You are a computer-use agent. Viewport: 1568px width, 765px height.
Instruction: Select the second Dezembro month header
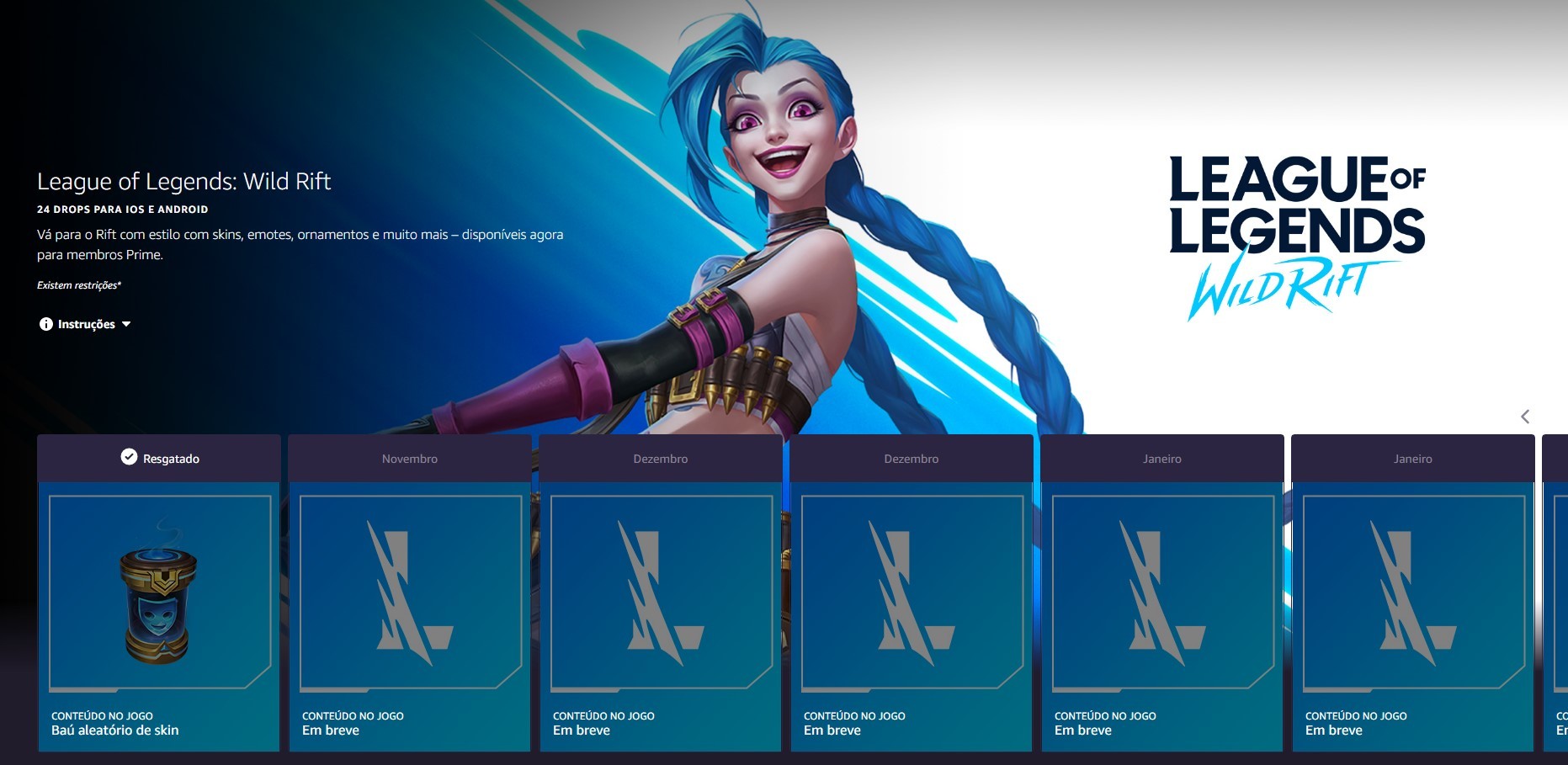point(911,459)
